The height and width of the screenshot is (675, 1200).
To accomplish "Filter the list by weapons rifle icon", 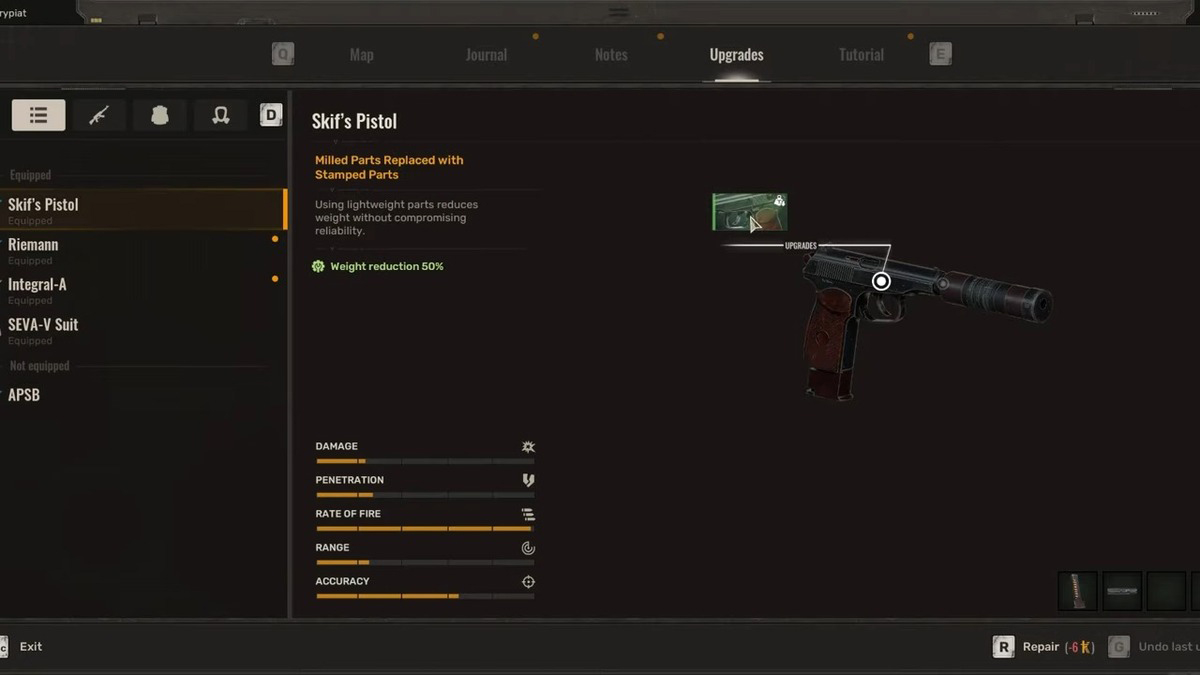I will 99,115.
